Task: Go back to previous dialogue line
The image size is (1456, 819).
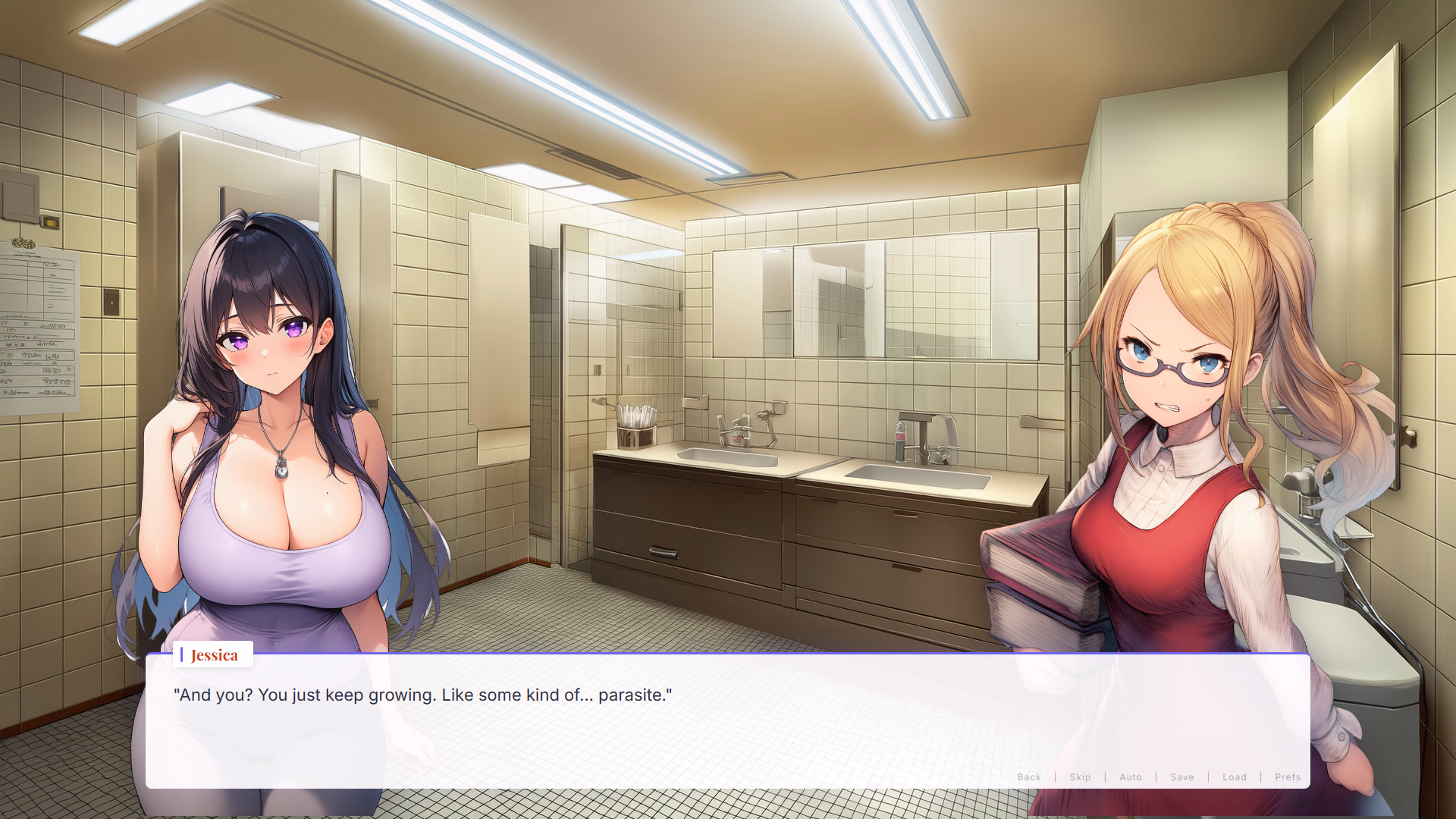Action: click(x=1029, y=777)
